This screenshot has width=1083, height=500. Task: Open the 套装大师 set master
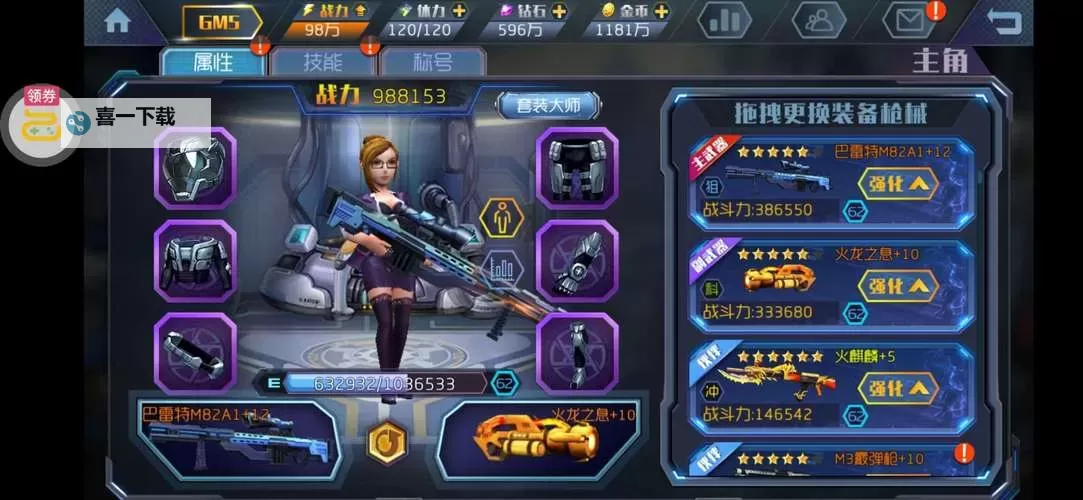548,105
